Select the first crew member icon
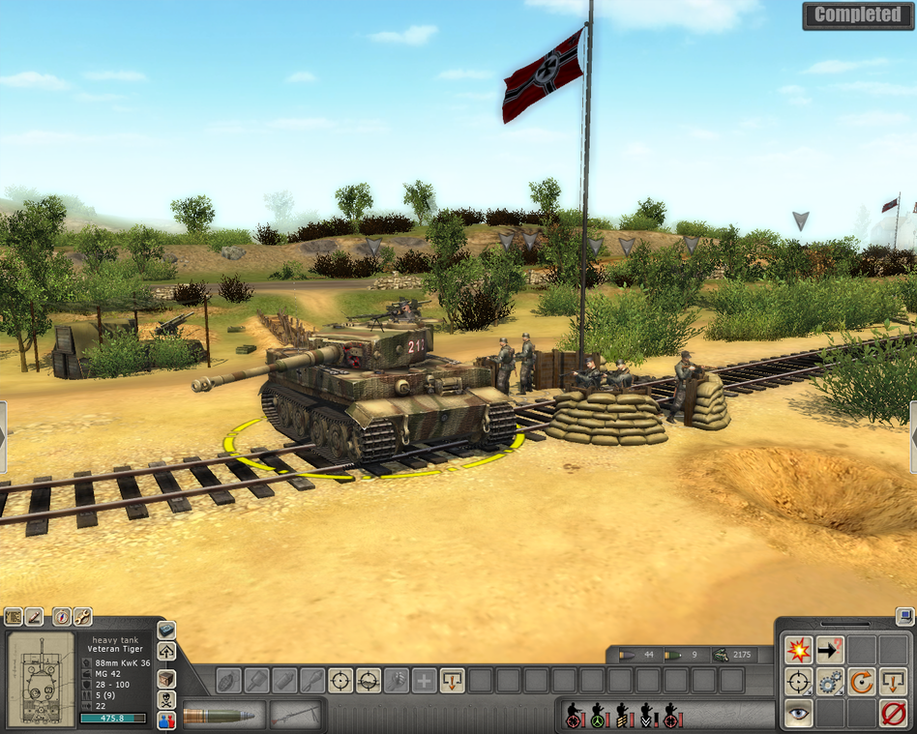This screenshot has height=734, width=917. coord(574,715)
